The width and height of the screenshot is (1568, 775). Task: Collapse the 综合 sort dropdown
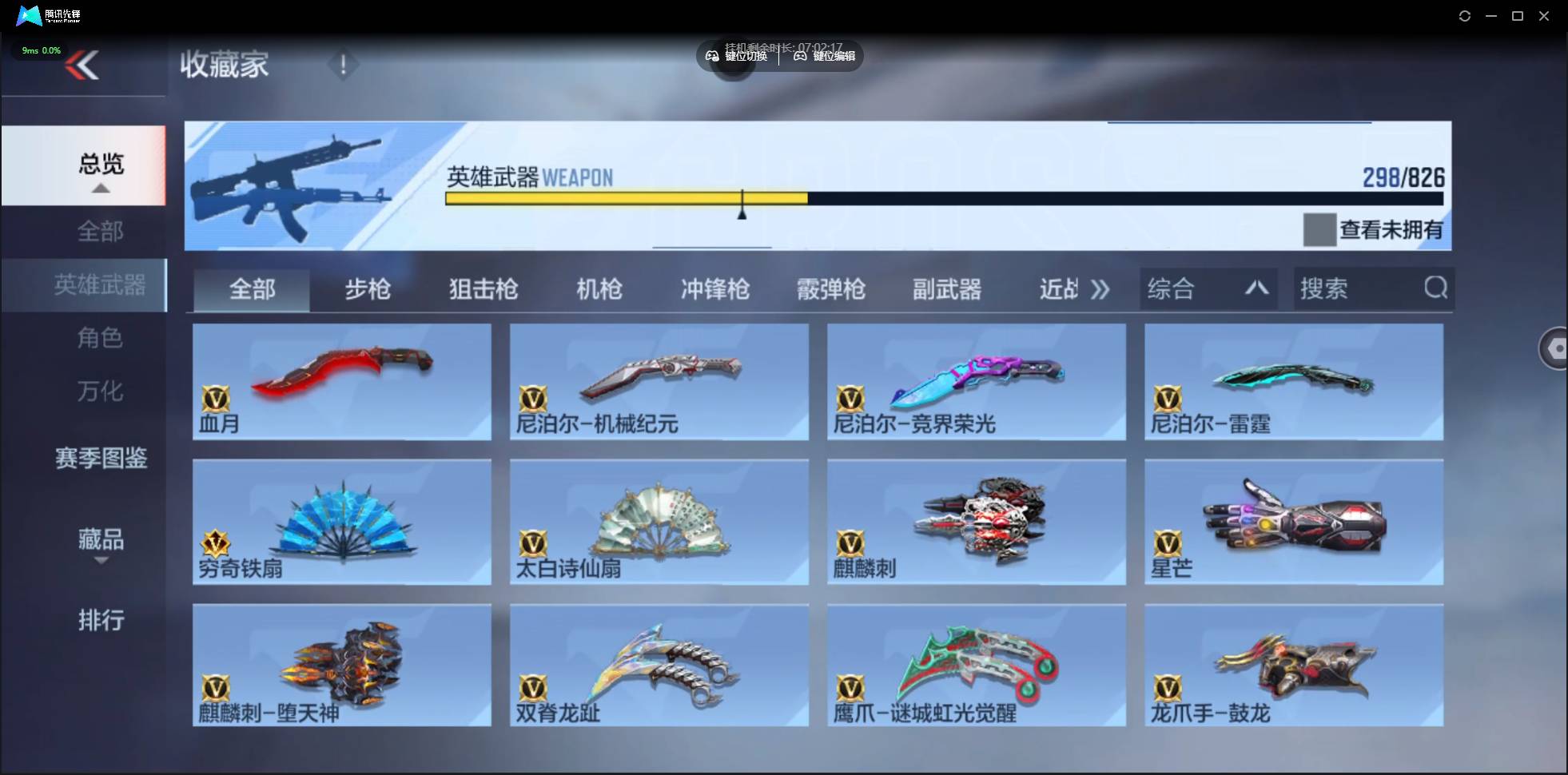tap(1257, 288)
